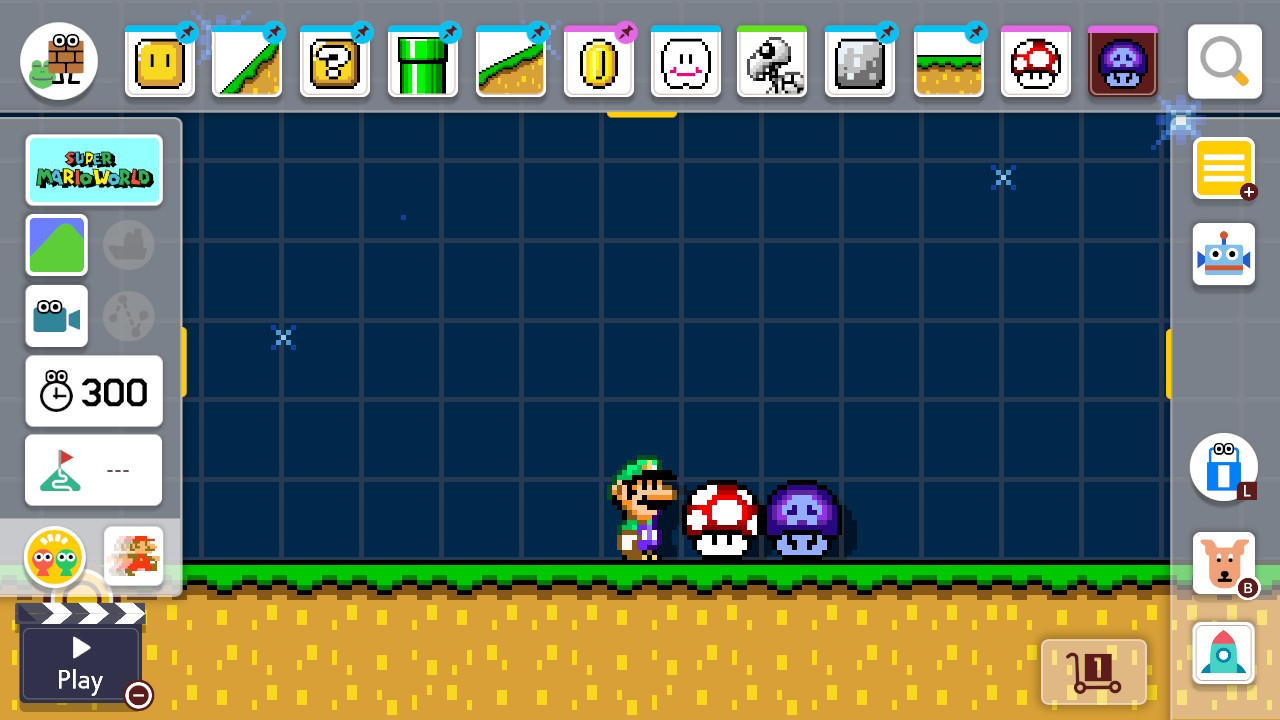
Task: Open the background scene selector
Action: click(x=57, y=244)
